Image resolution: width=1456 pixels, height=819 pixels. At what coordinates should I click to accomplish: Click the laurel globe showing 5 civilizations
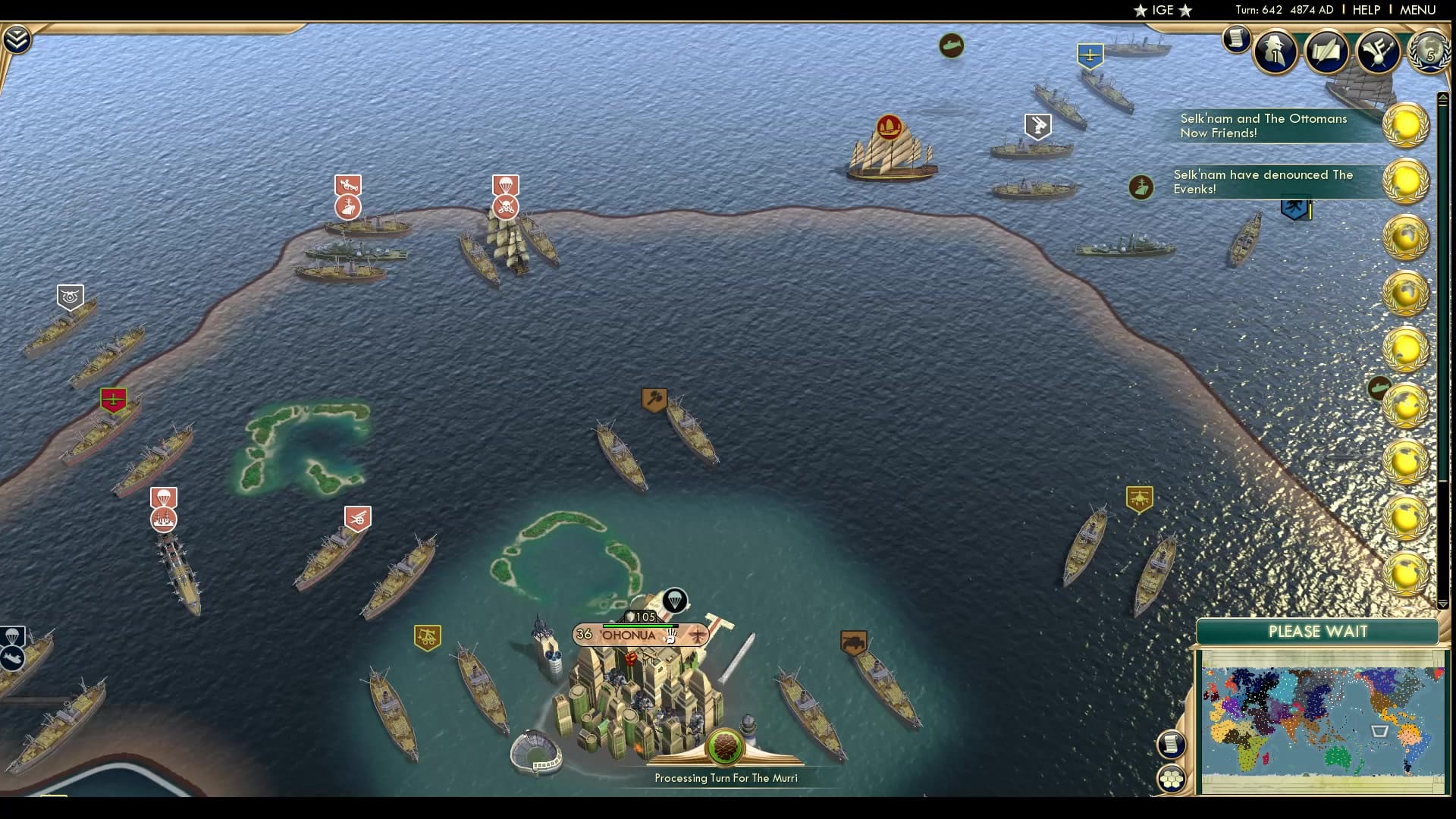pos(1429,53)
